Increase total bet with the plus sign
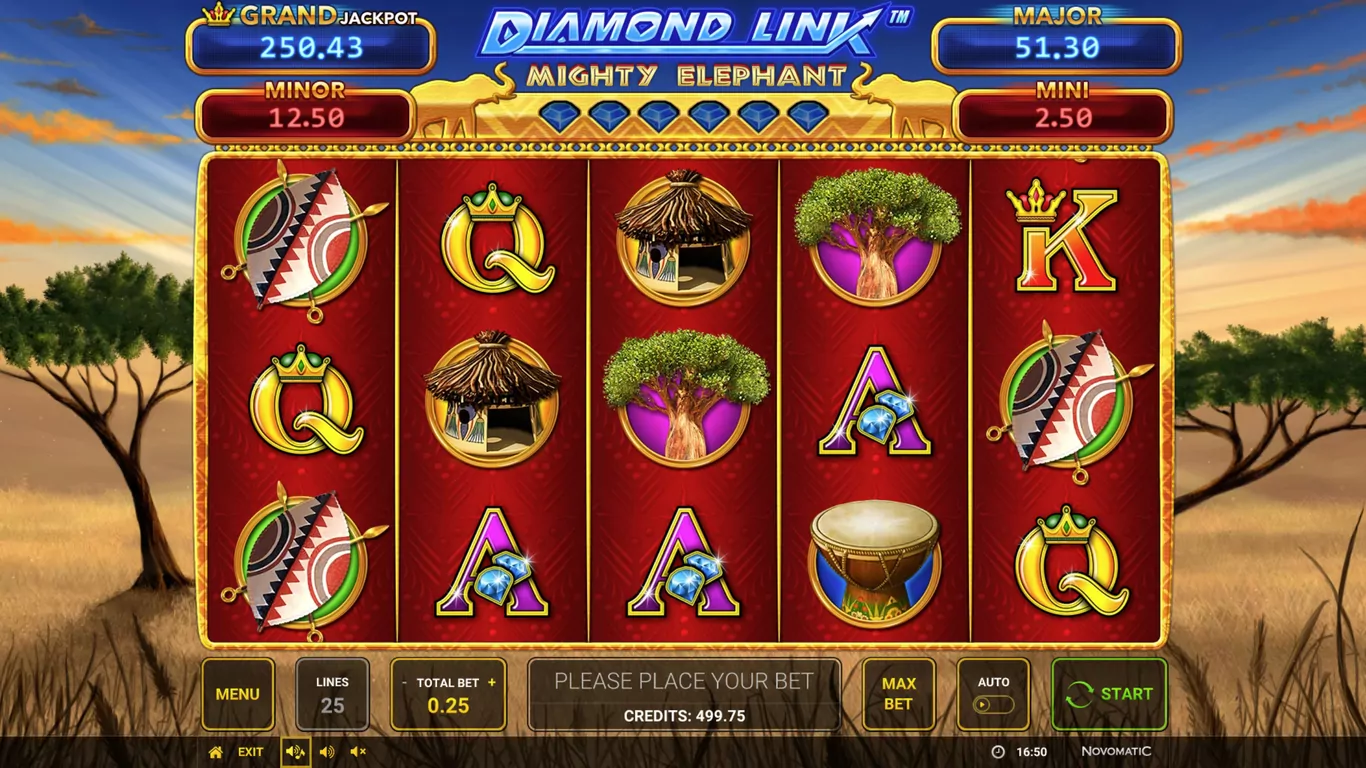This screenshot has height=768, width=1366. point(492,683)
